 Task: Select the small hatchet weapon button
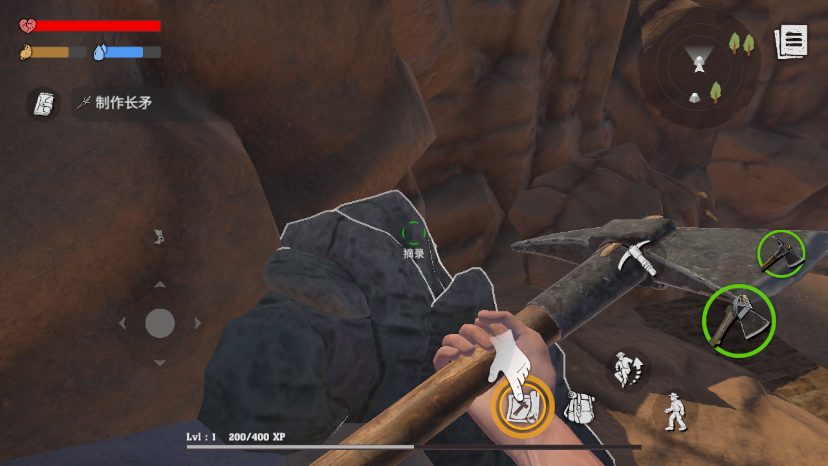point(781,255)
